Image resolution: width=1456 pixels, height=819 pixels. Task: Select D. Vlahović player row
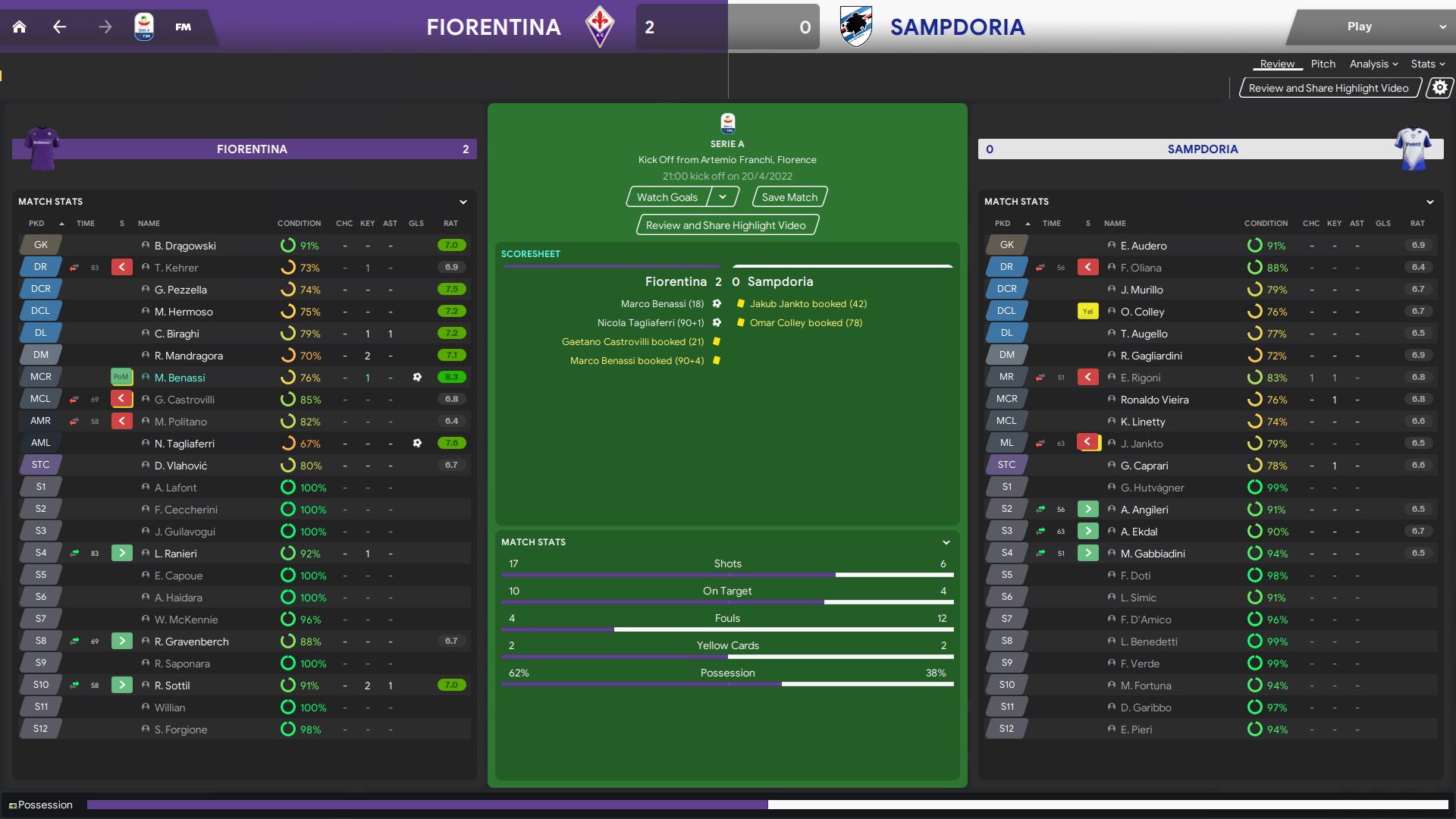coord(180,466)
